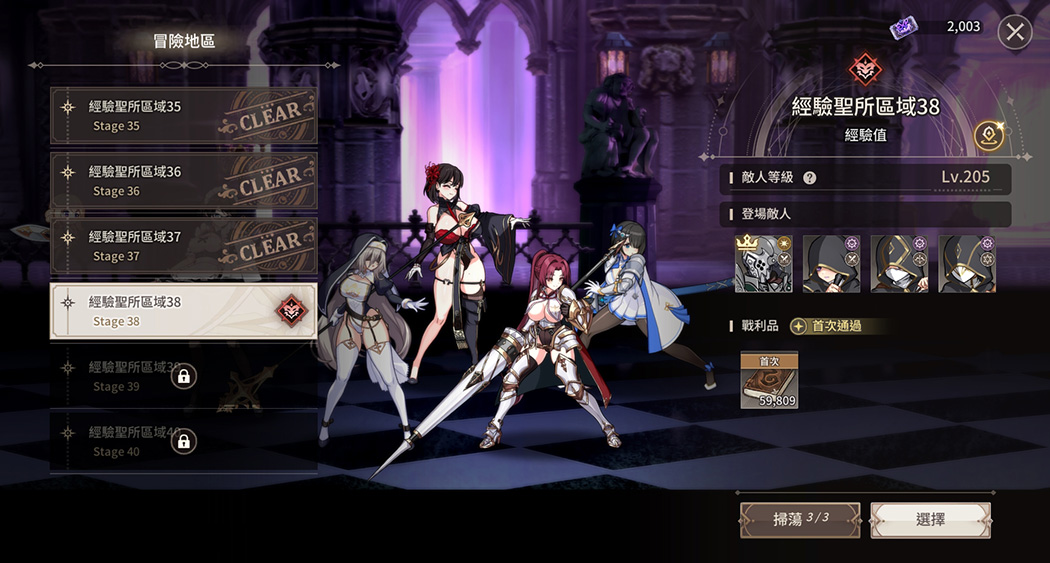
Task: Open the gold medallion icon beside stage title
Action: (x=989, y=135)
